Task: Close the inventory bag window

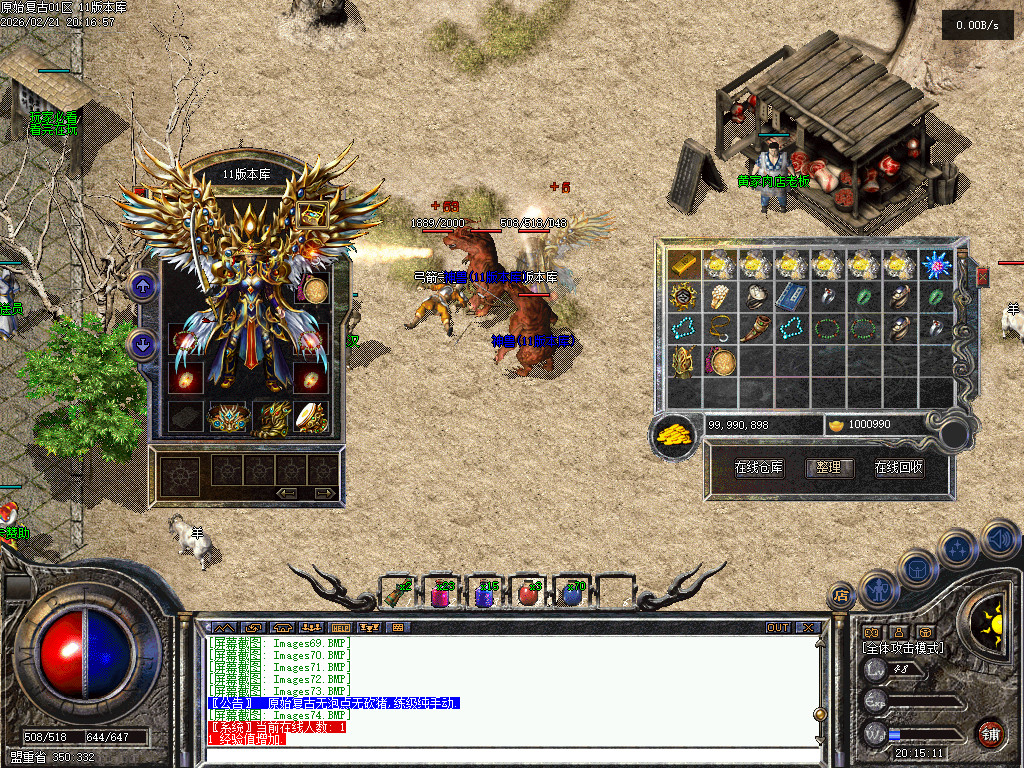Action: pos(982,276)
